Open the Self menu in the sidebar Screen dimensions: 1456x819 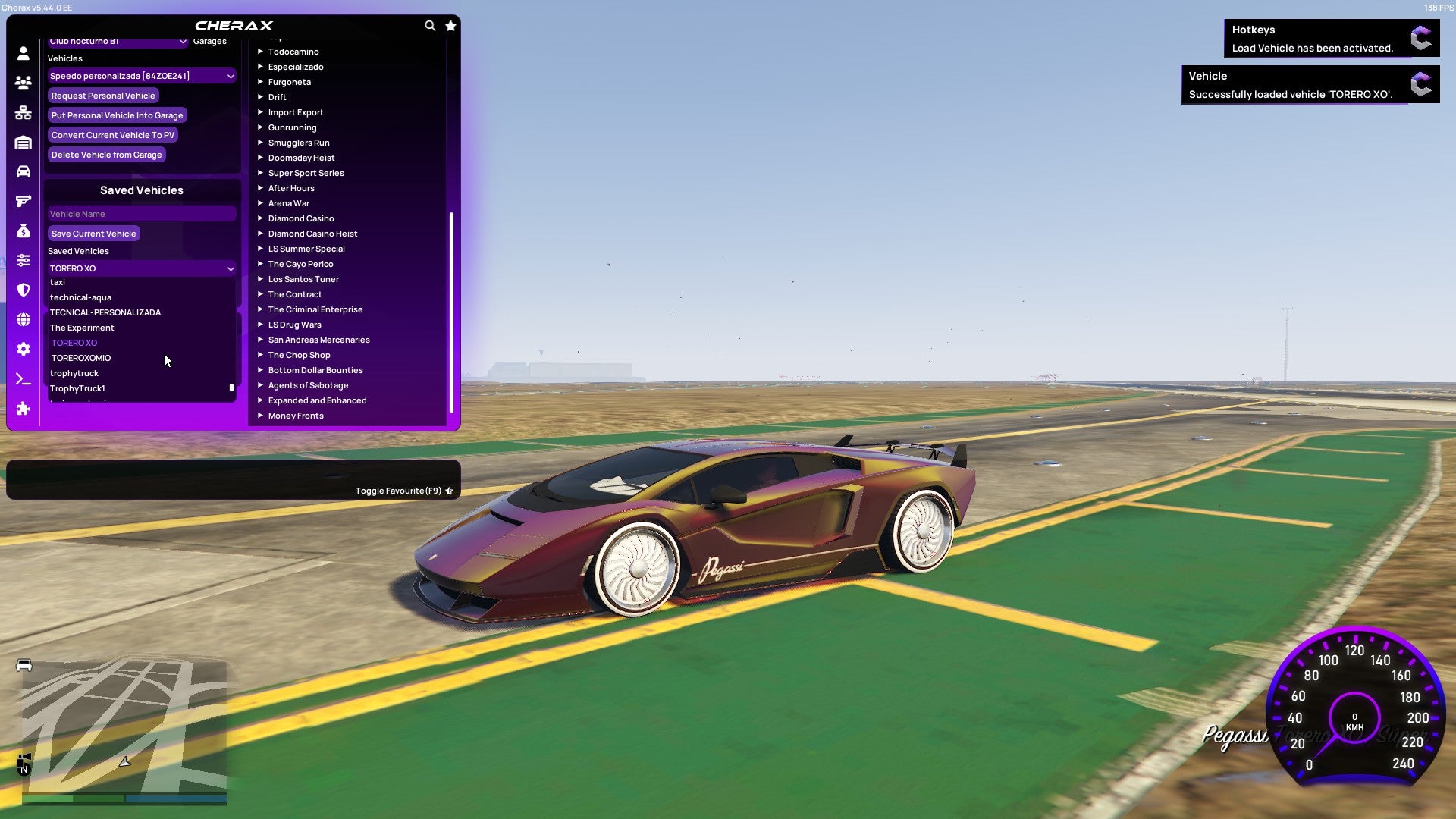23,53
